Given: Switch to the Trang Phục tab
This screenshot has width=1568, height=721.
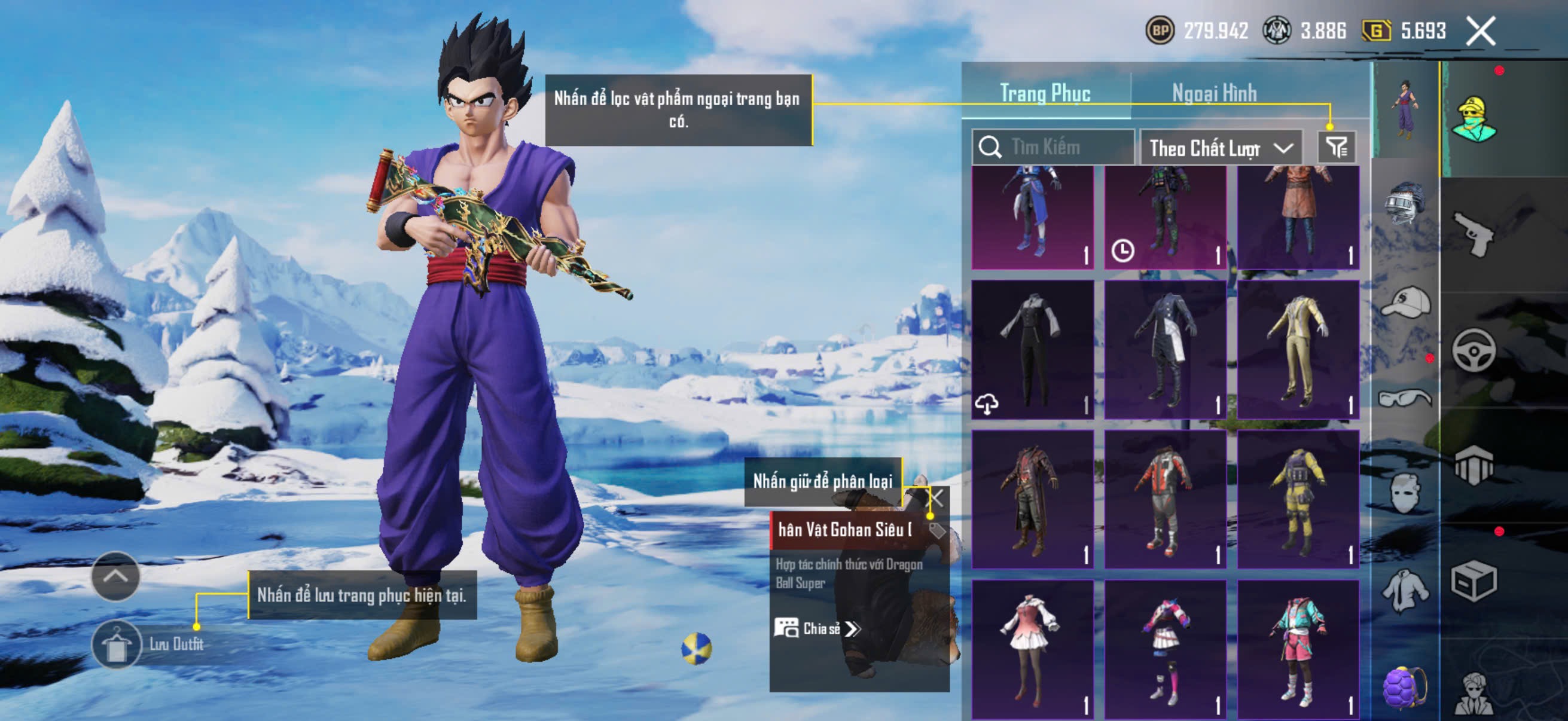Looking at the screenshot, I should (1045, 94).
